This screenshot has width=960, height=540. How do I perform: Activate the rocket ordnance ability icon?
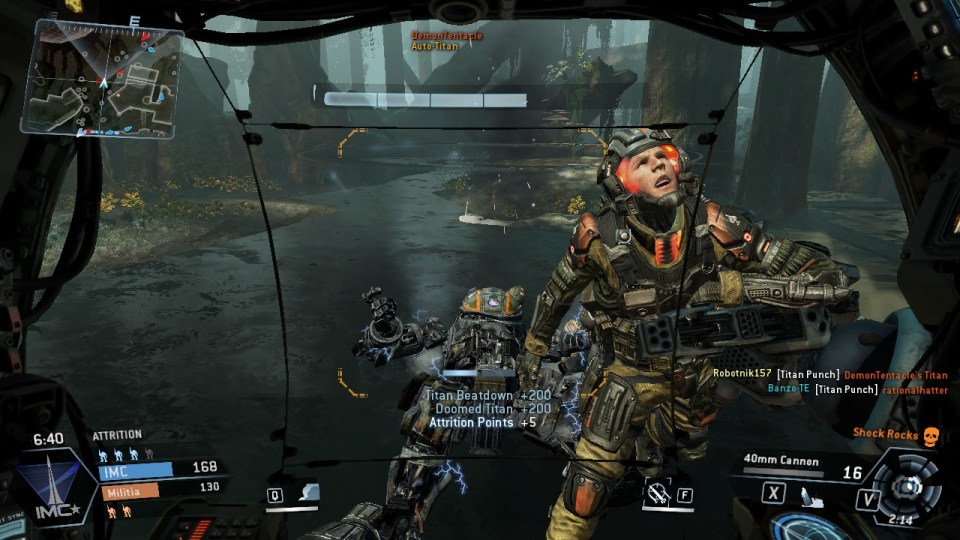tap(657, 492)
